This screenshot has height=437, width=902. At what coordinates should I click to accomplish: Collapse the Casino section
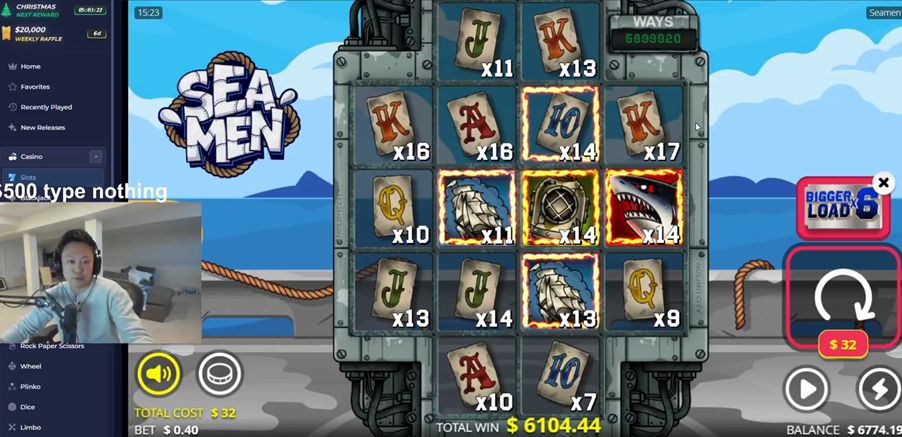click(x=96, y=157)
